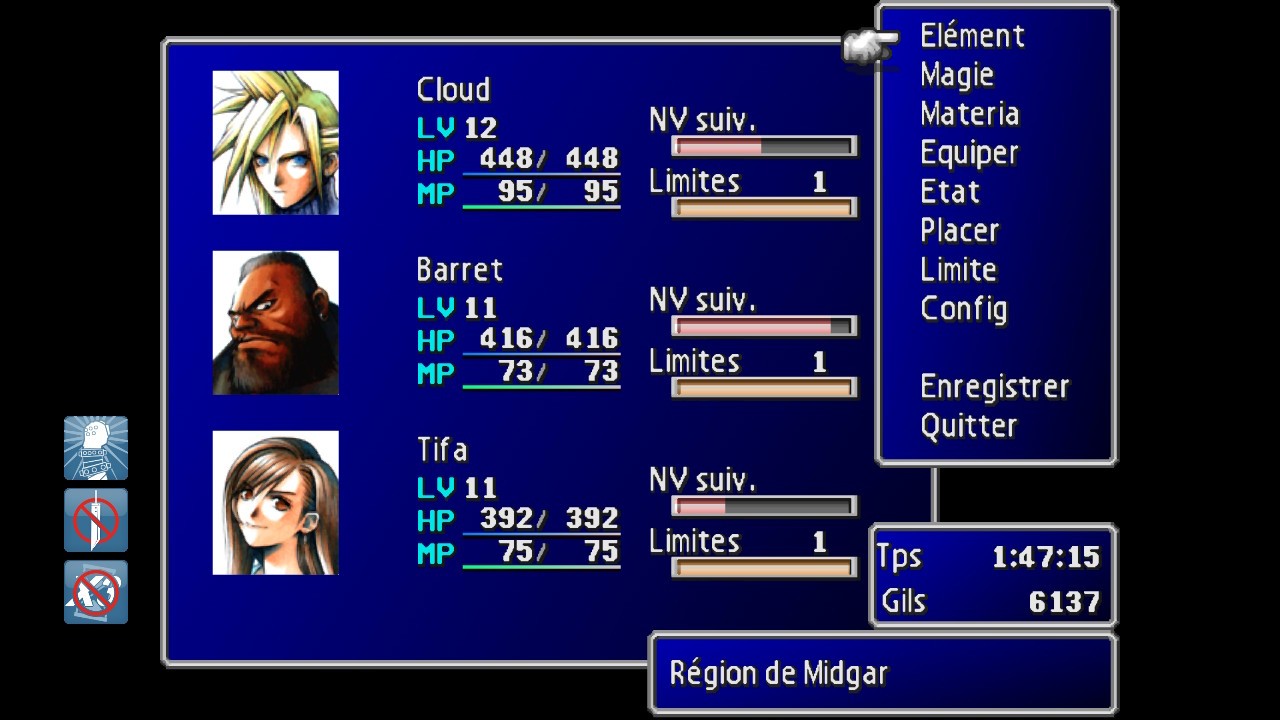Select Barret's portrait
The image size is (1280, 720).
click(x=276, y=323)
